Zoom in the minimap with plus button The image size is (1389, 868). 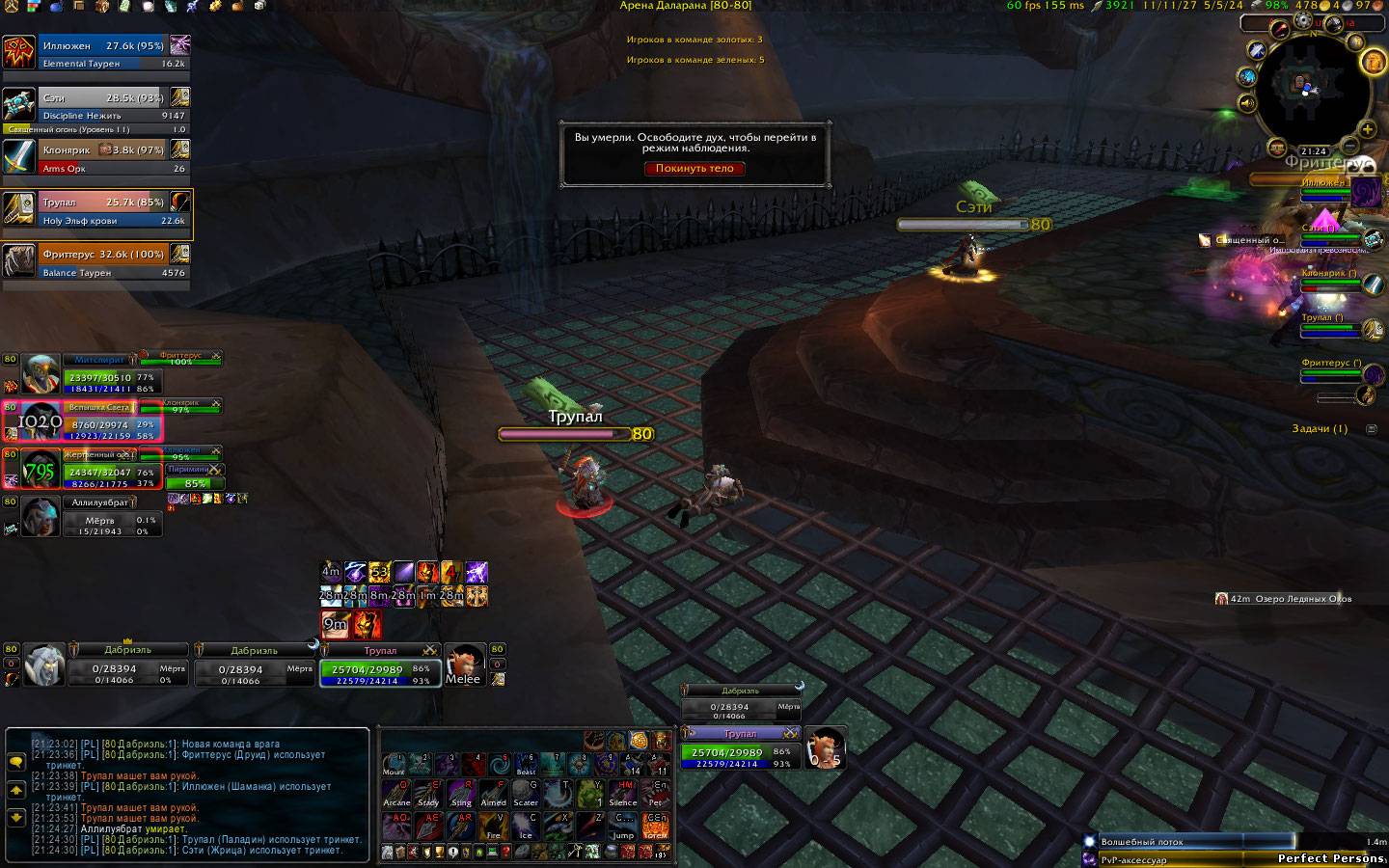pos(1367,129)
